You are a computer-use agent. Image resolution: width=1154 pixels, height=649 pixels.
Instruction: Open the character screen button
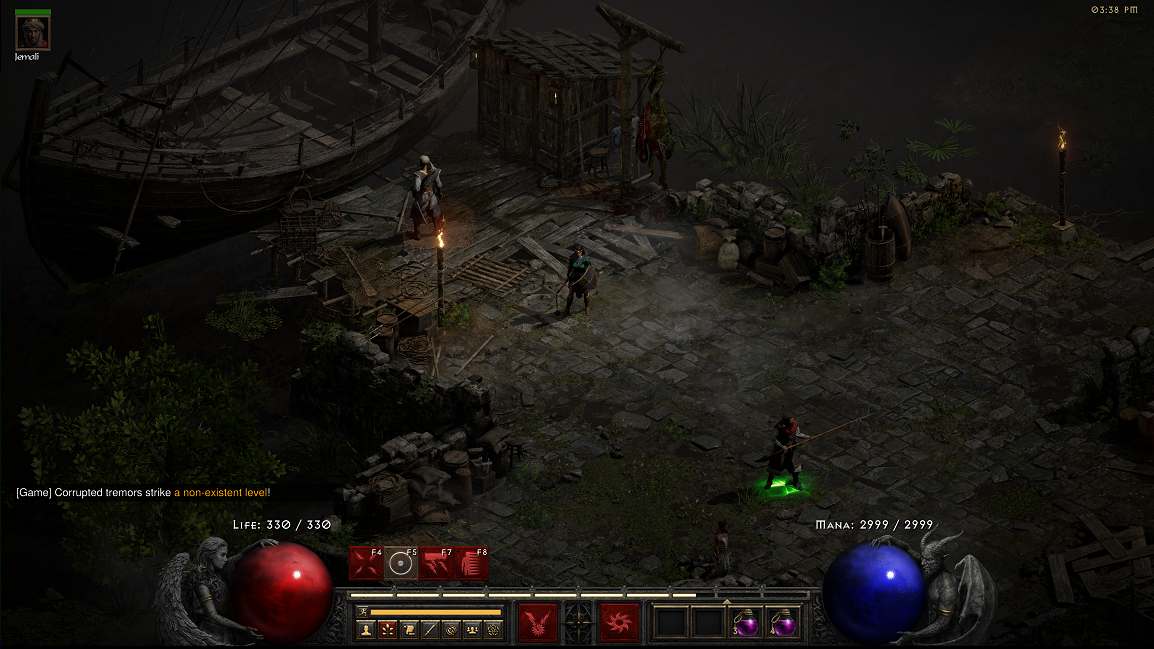click(366, 629)
